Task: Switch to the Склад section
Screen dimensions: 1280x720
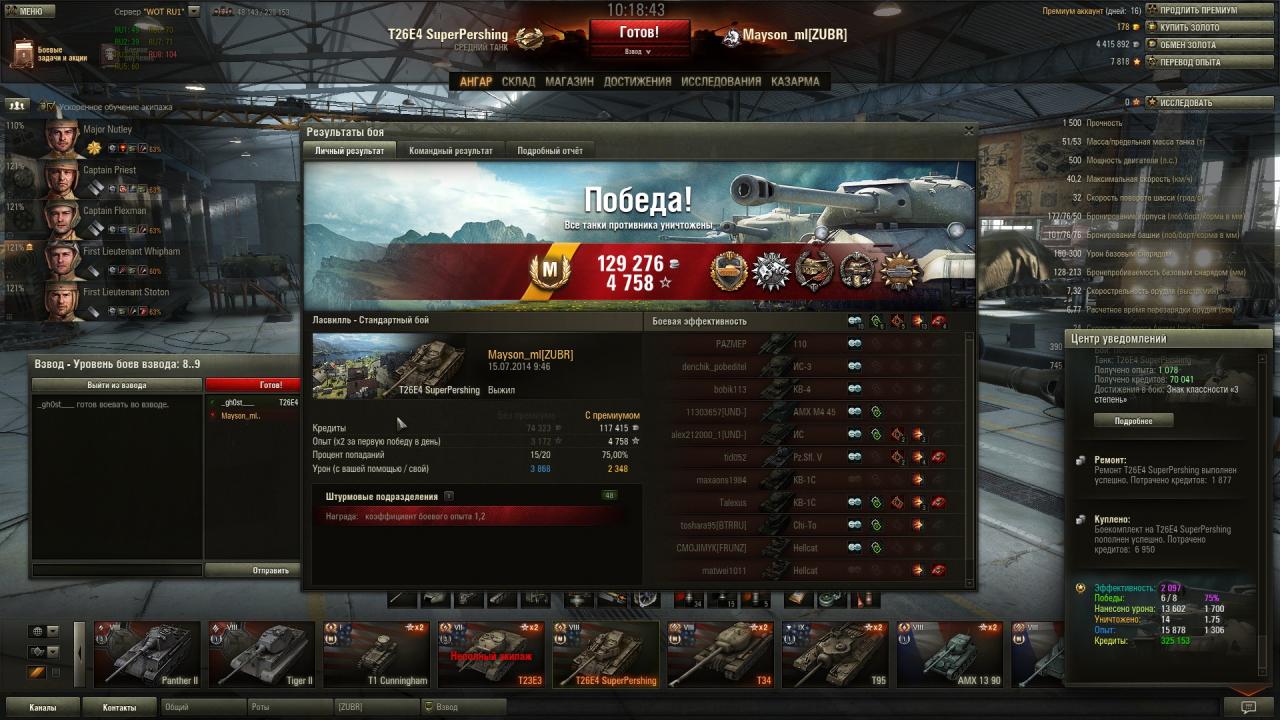Action: click(x=518, y=81)
